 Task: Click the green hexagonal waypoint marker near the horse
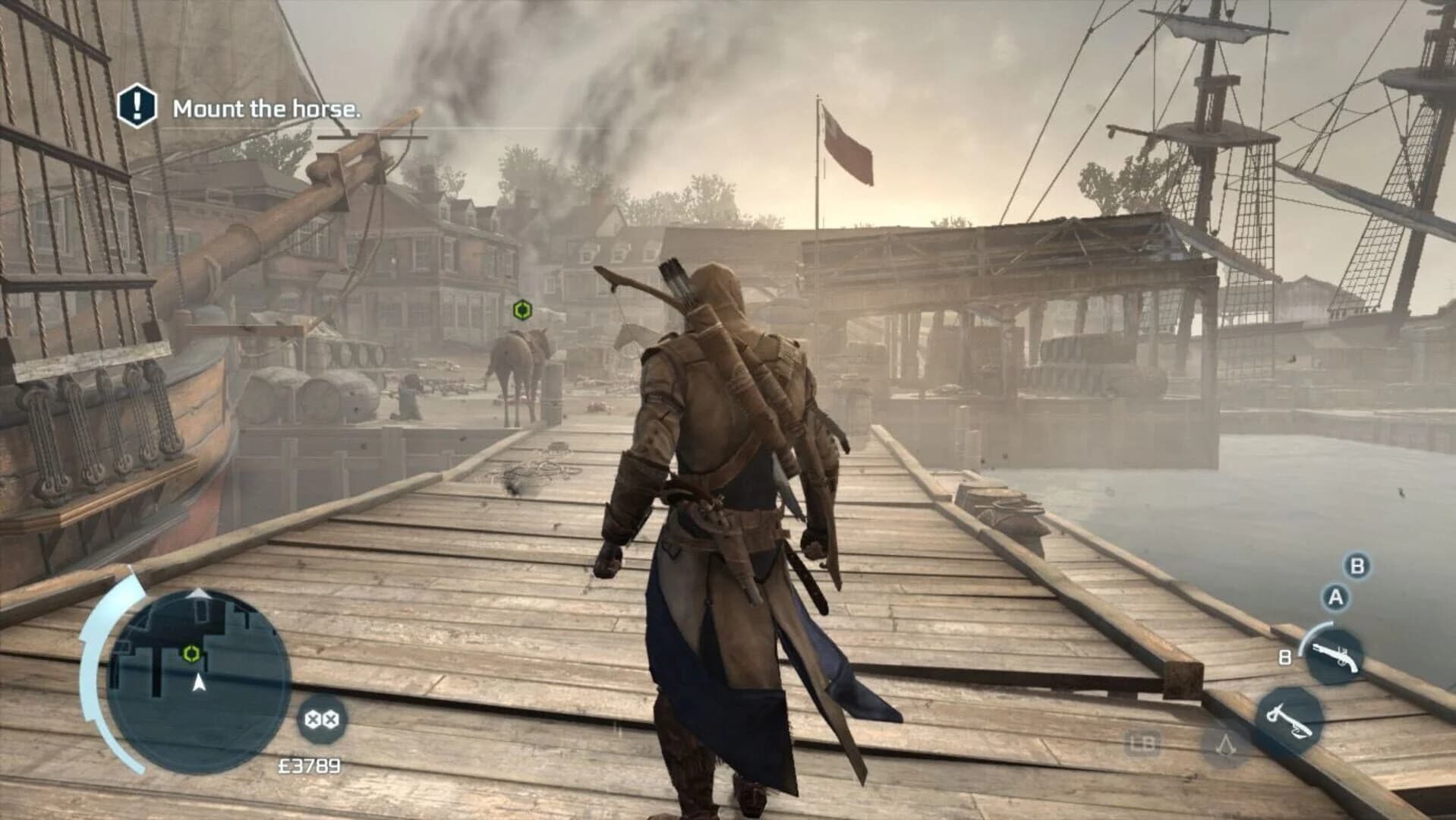coord(521,309)
